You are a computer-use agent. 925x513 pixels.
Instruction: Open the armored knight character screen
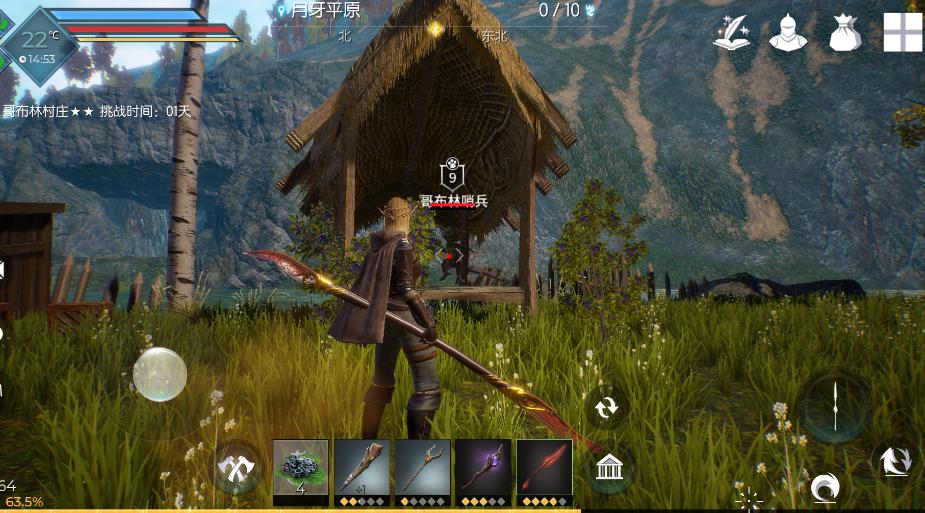[788, 33]
